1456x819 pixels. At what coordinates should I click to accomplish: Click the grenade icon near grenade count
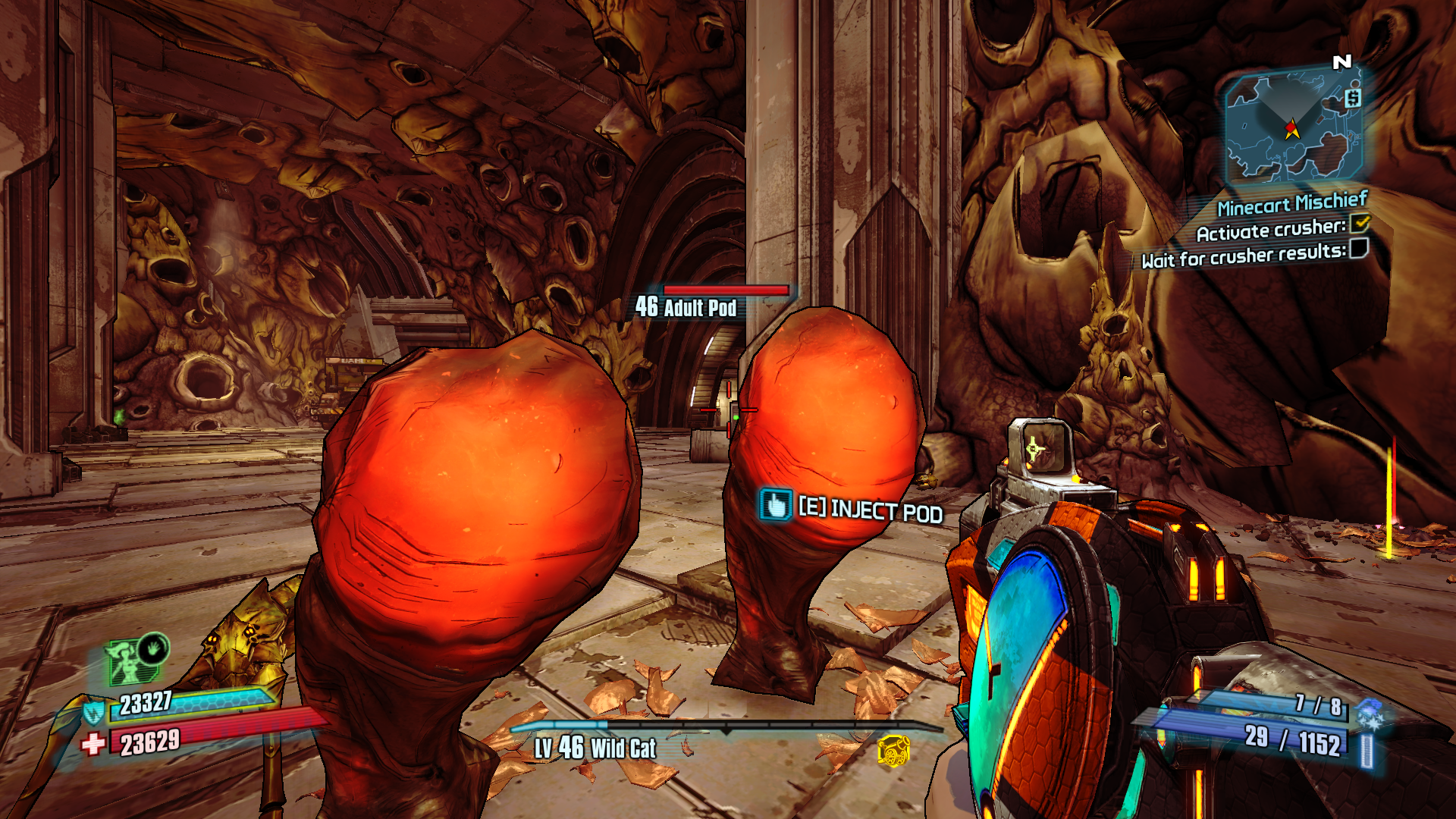click(x=1369, y=714)
